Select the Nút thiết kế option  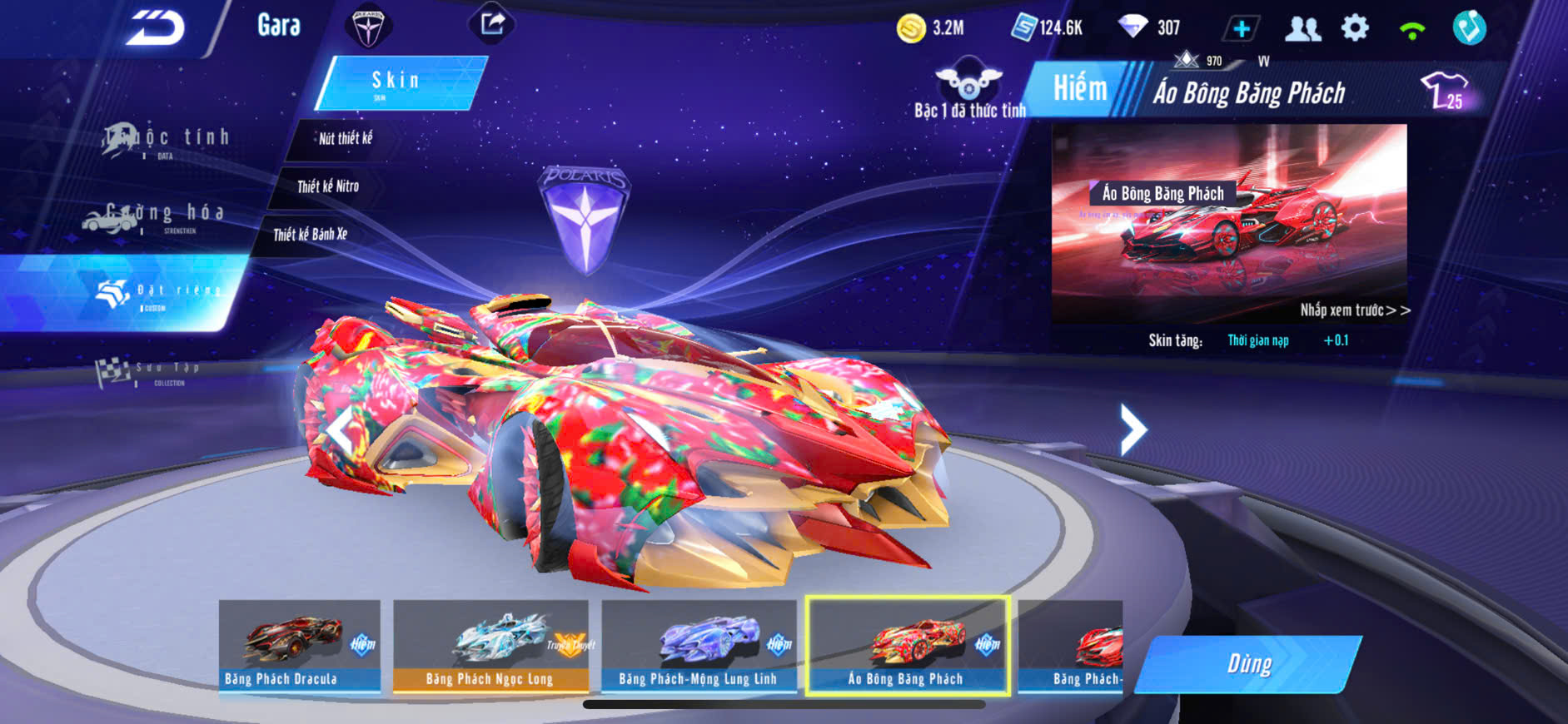tap(345, 138)
